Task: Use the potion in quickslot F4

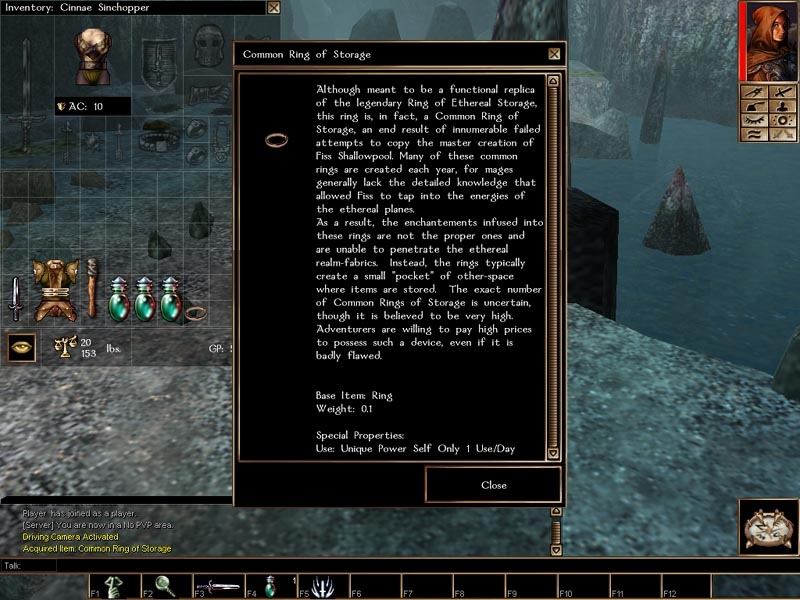Action: point(269,587)
